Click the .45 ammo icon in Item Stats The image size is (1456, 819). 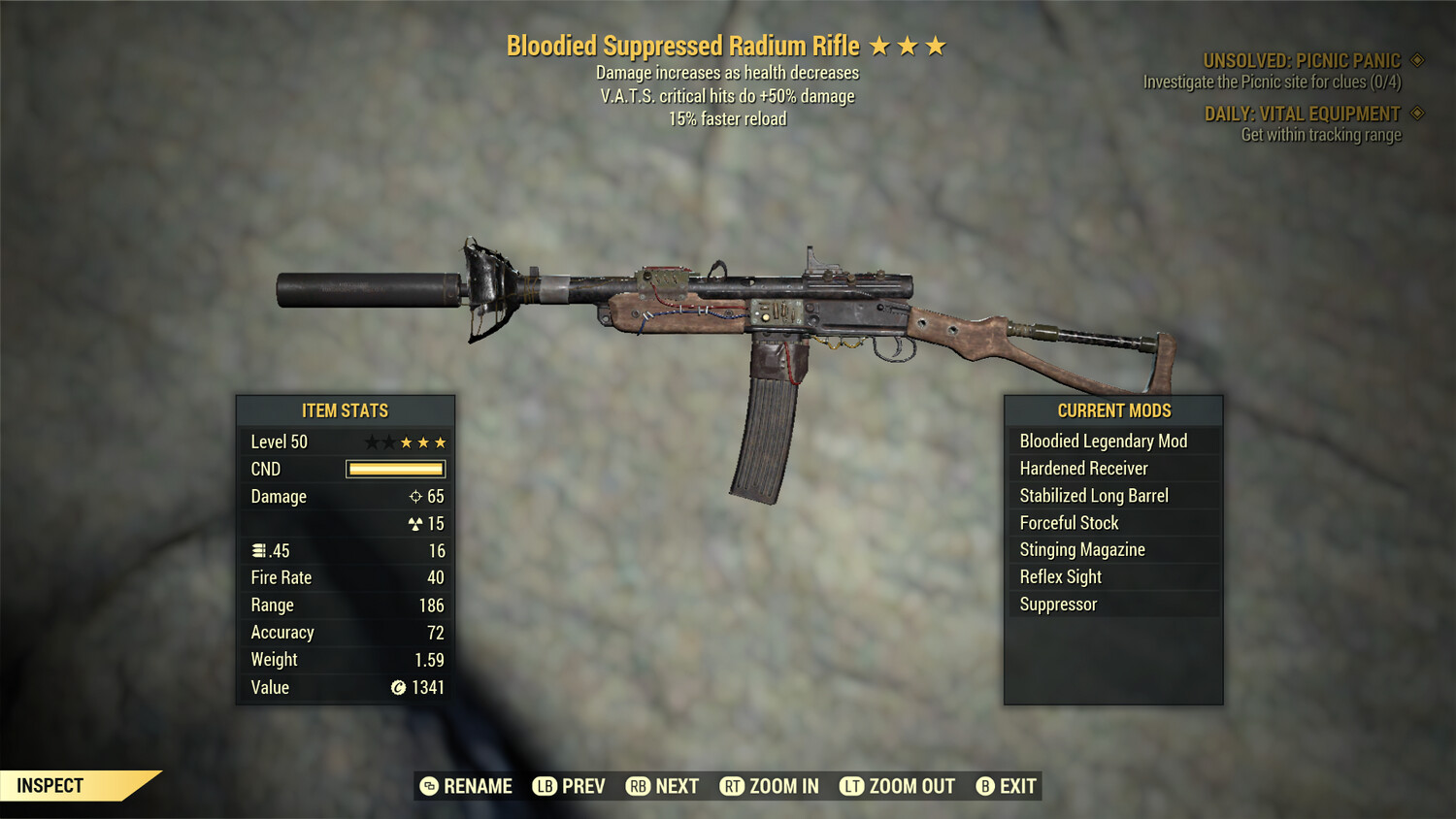coord(257,550)
